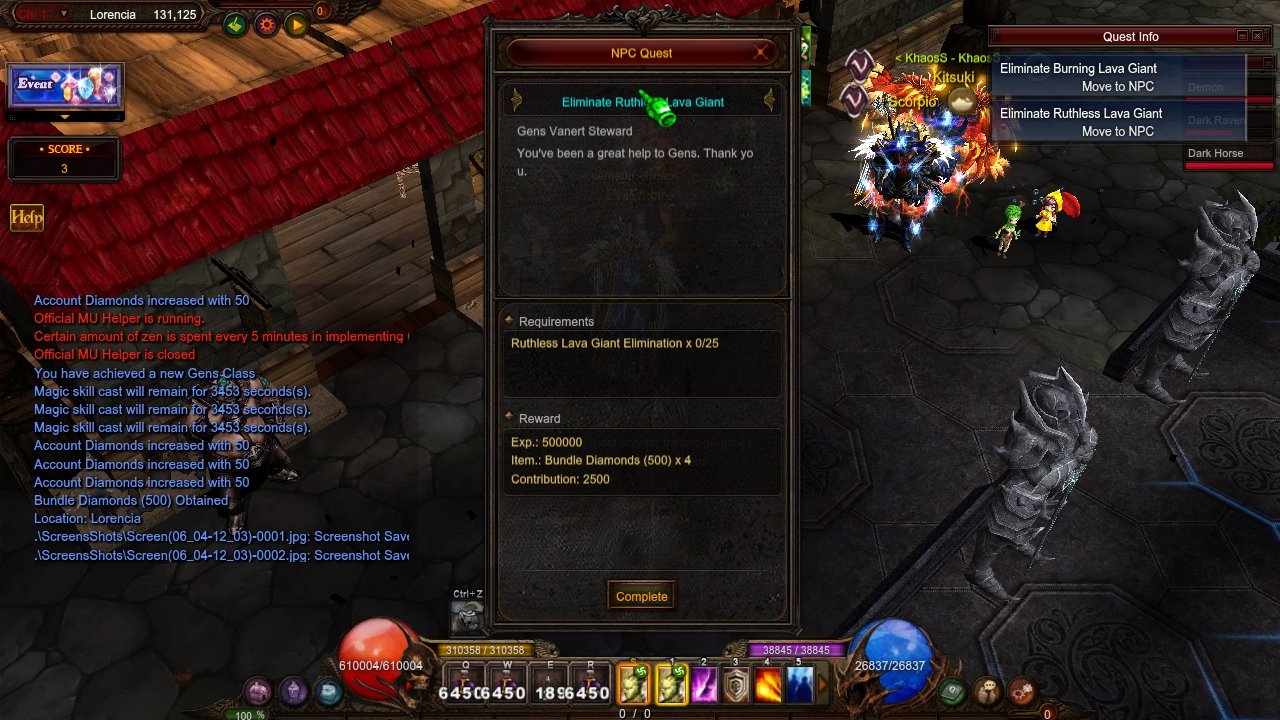The image size is (1280, 720).
Task: Open the green book icon
Action: pyautogui.click(x=951, y=691)
